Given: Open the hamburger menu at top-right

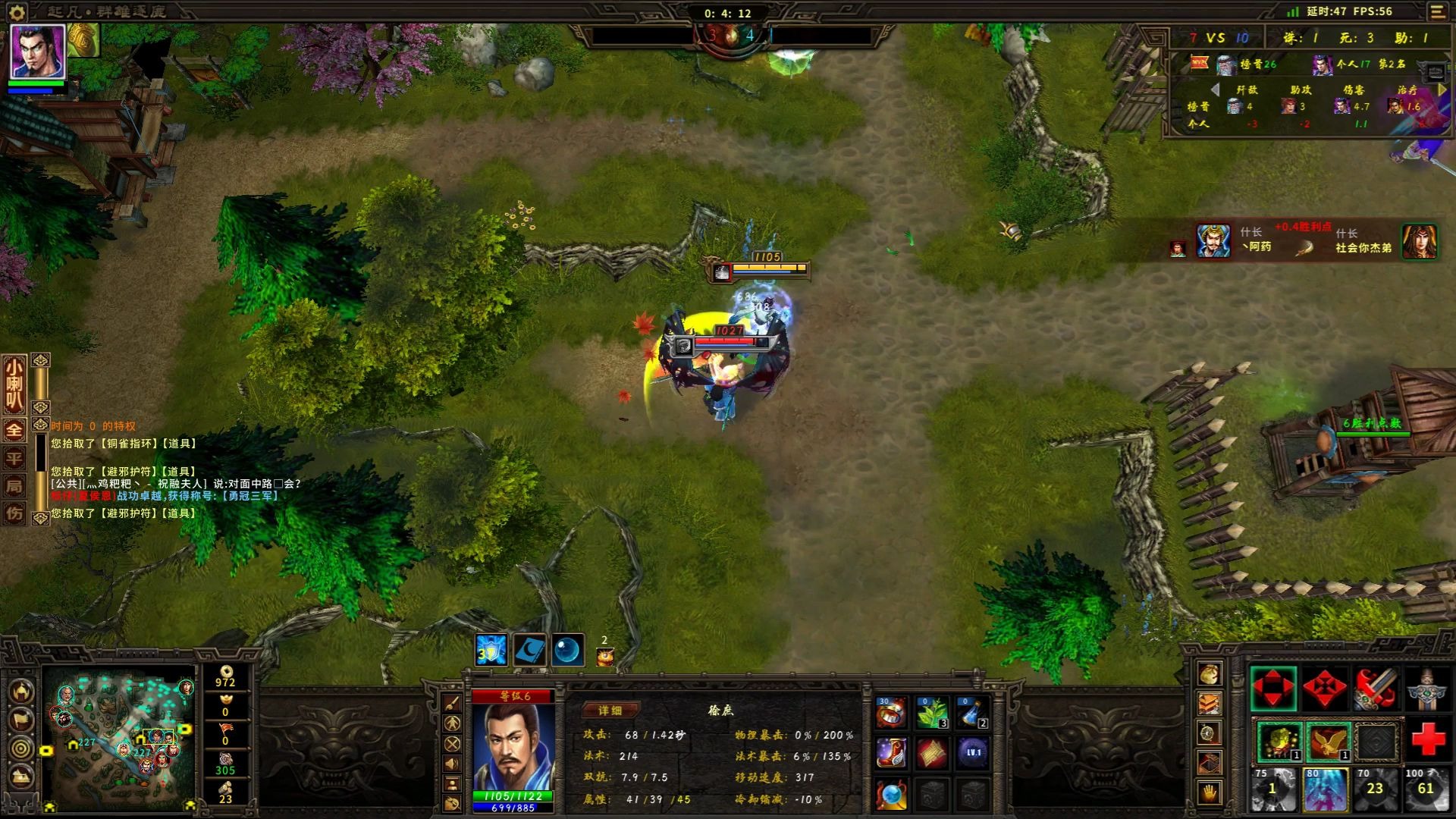Looking at the screenshot, I should click(x=1437, y=11).
